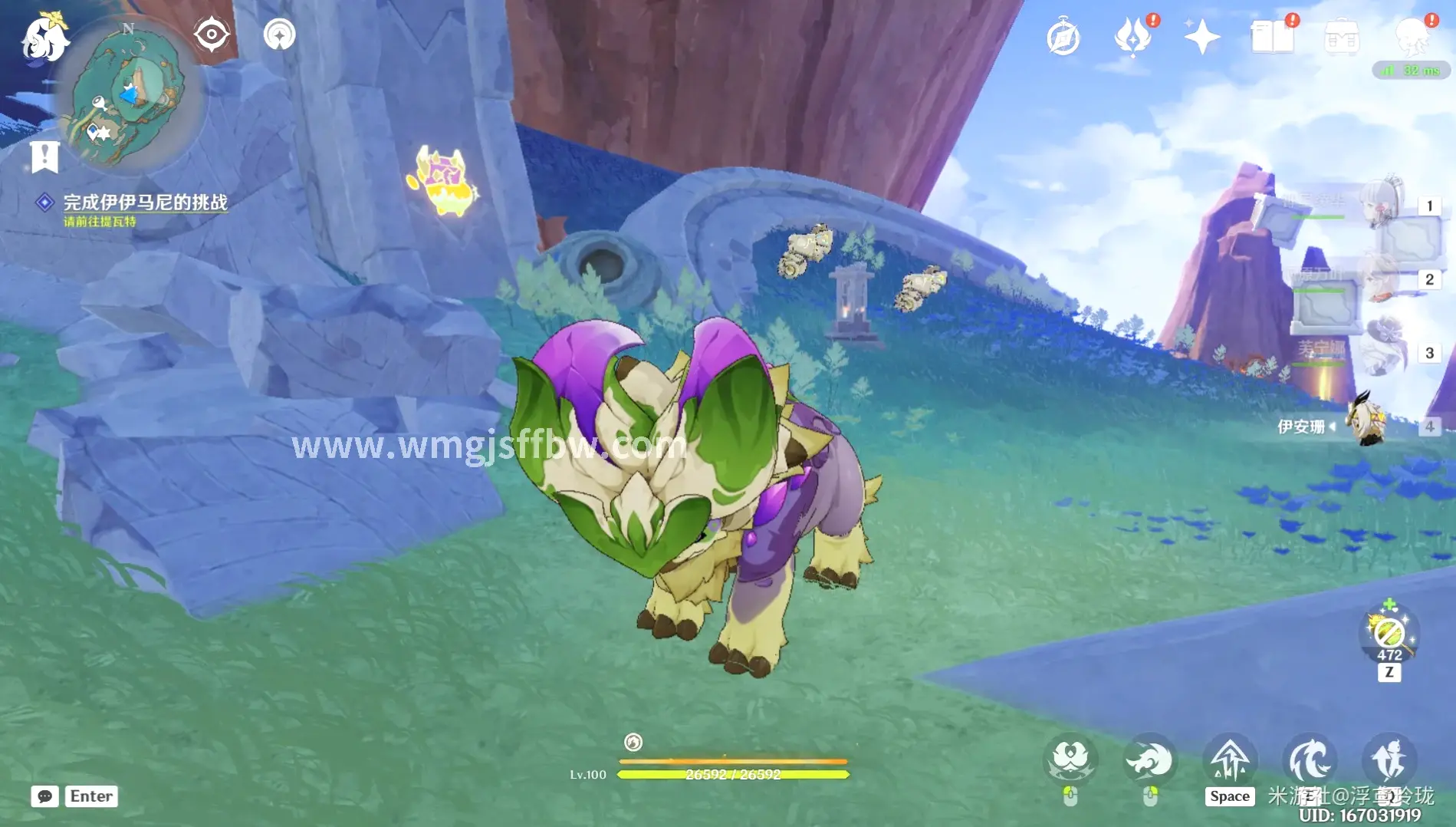Open the Adventurer Handbook book icon
Screen dimensions: 1456x827
(x=1271, y=37)
